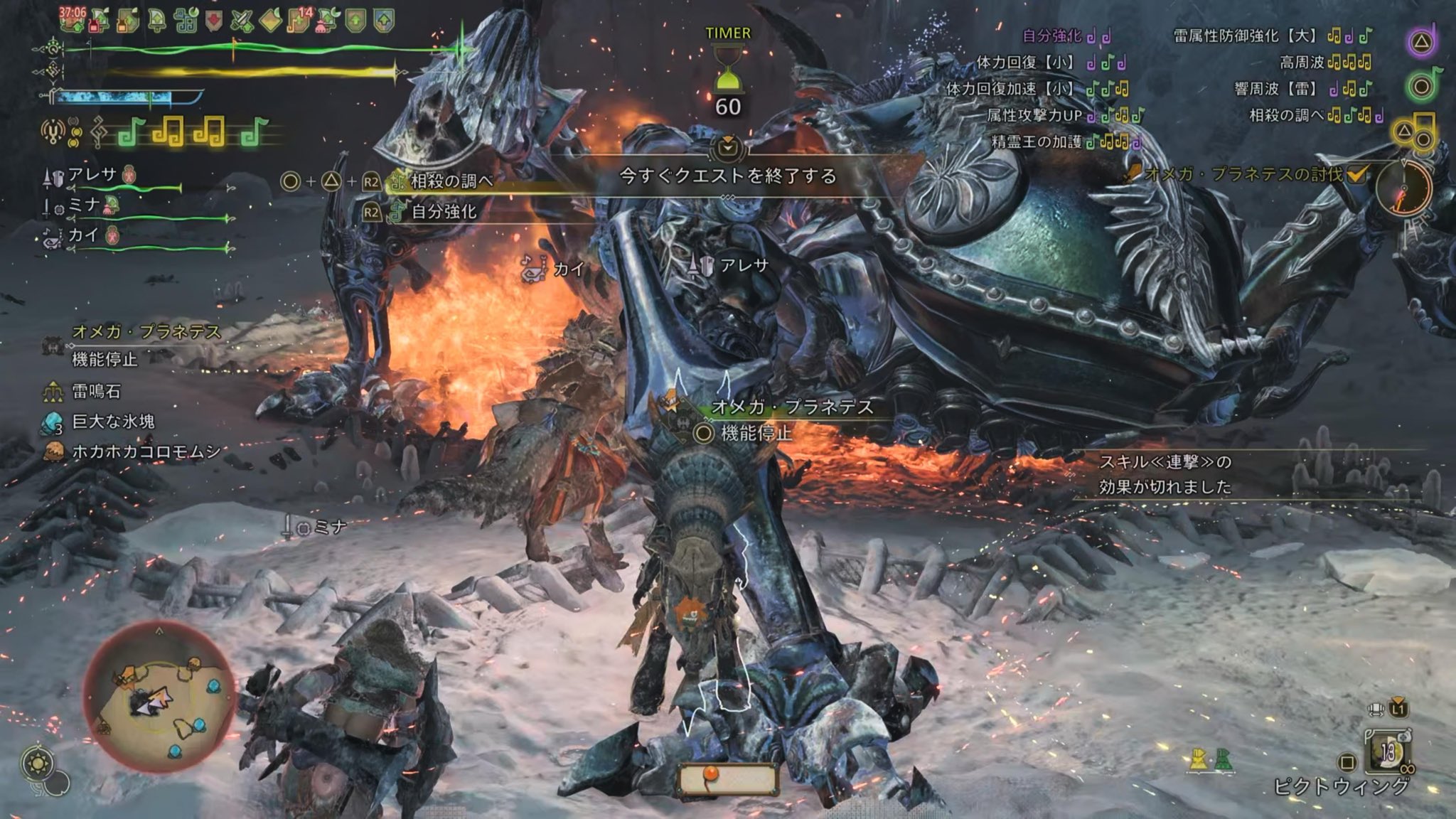Select party member カイ in list

click(x=82, y=235)
